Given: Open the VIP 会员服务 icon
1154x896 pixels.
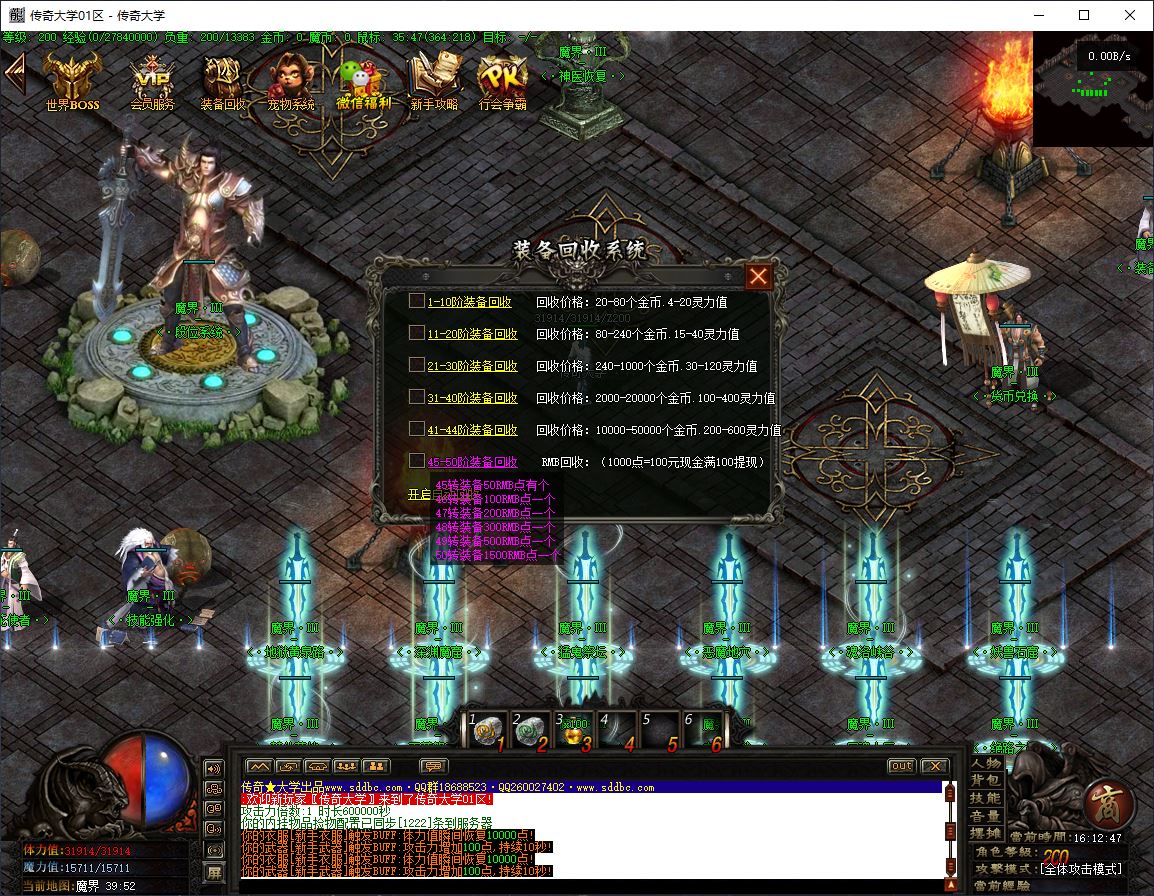Looking at the screenshot, I should point(152,81).
